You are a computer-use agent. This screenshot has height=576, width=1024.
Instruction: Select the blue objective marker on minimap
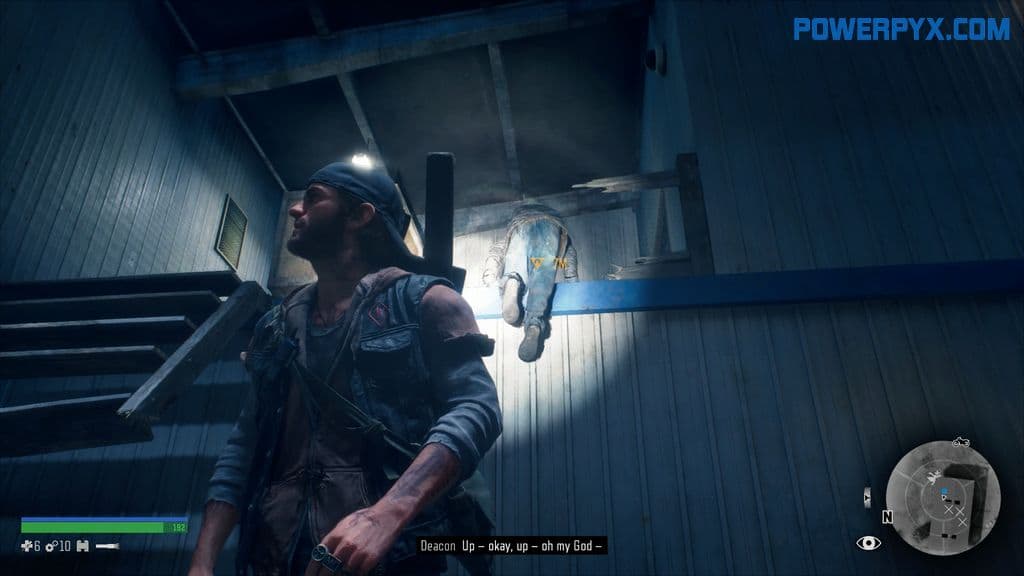click(942, 492)
